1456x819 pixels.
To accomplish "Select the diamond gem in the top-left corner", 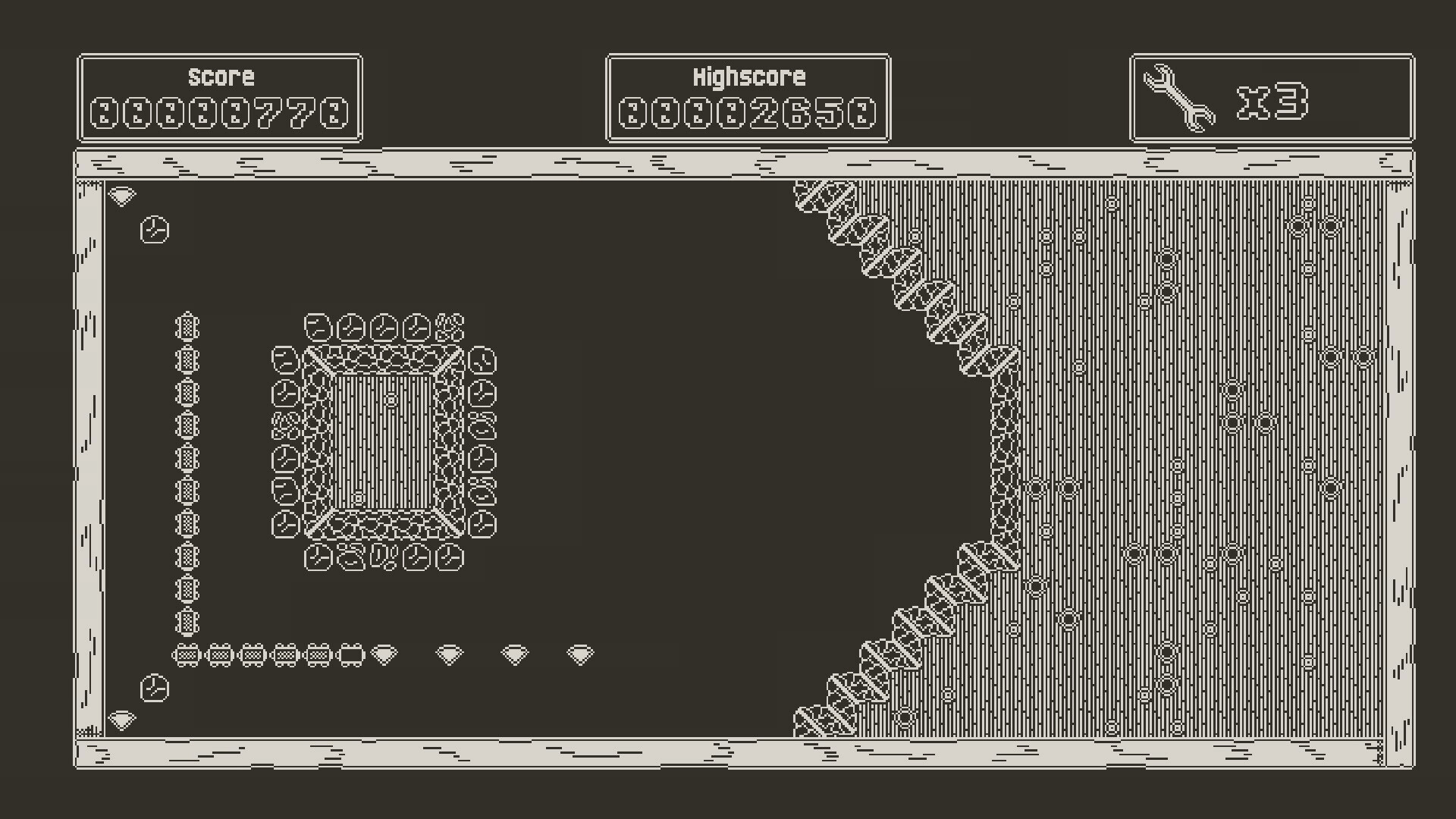I will (x=121, y=196).
